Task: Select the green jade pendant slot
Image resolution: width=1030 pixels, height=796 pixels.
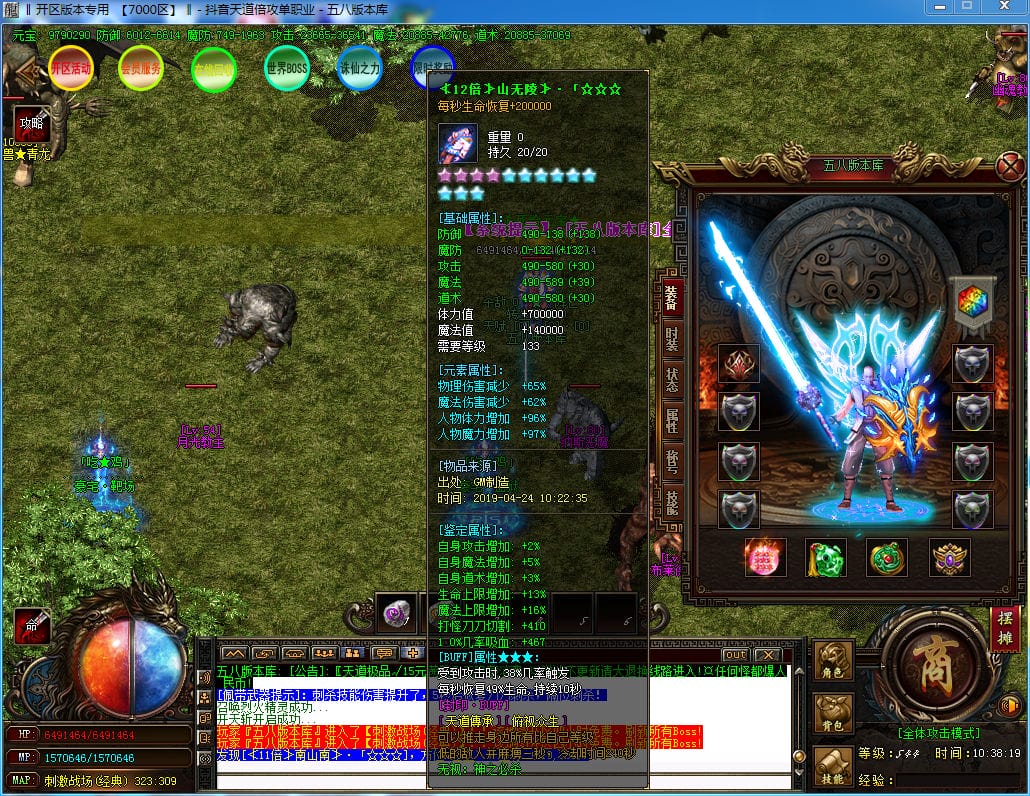Action: coord(826,558)
